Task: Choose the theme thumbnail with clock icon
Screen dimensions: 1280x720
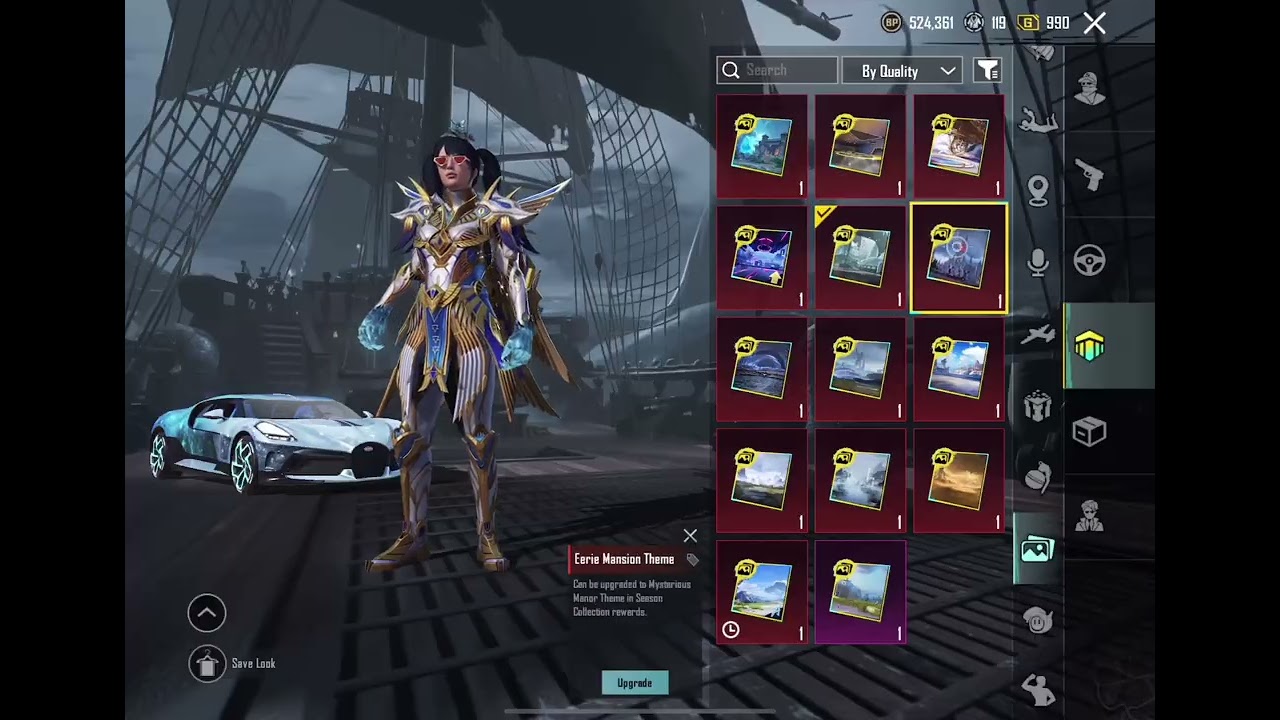Action: 761,591
